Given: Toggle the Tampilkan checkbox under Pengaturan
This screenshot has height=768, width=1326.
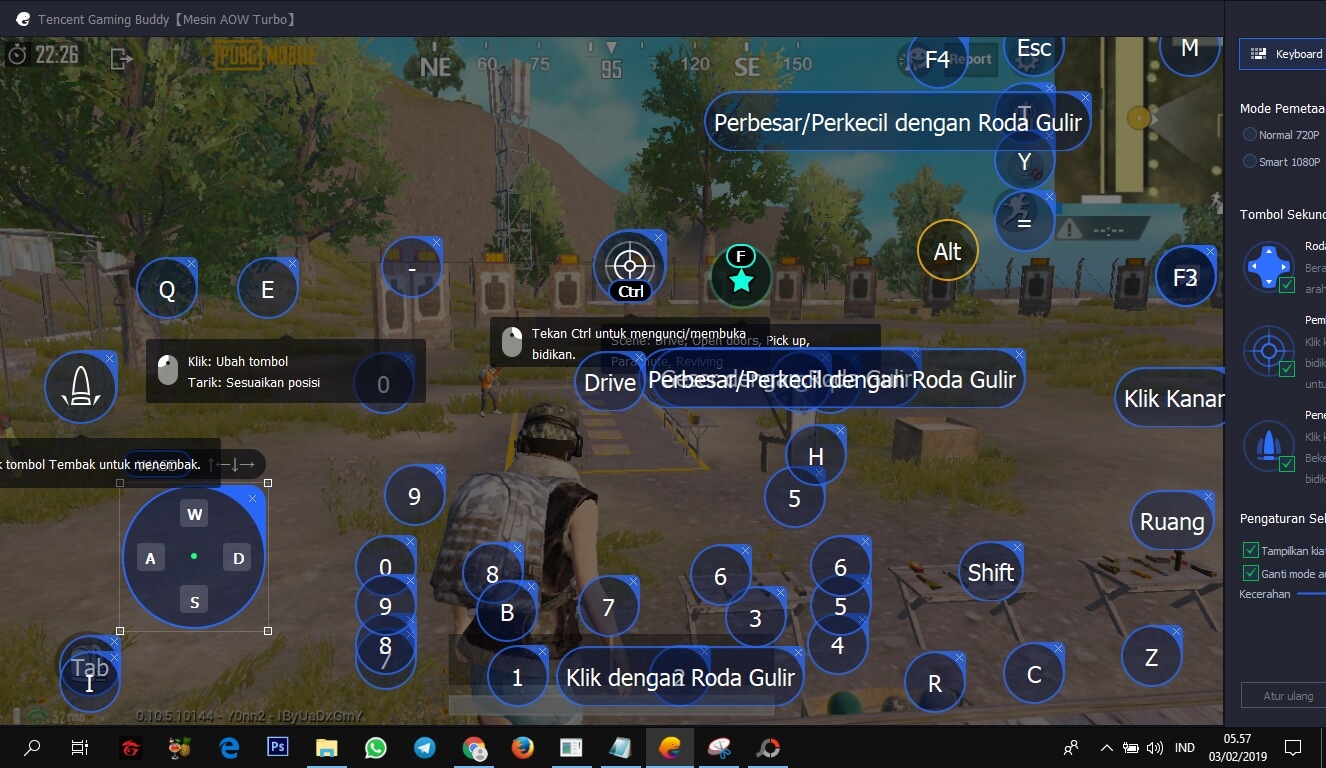Looking at the screenshot, I should click(x=1250, y=550).
